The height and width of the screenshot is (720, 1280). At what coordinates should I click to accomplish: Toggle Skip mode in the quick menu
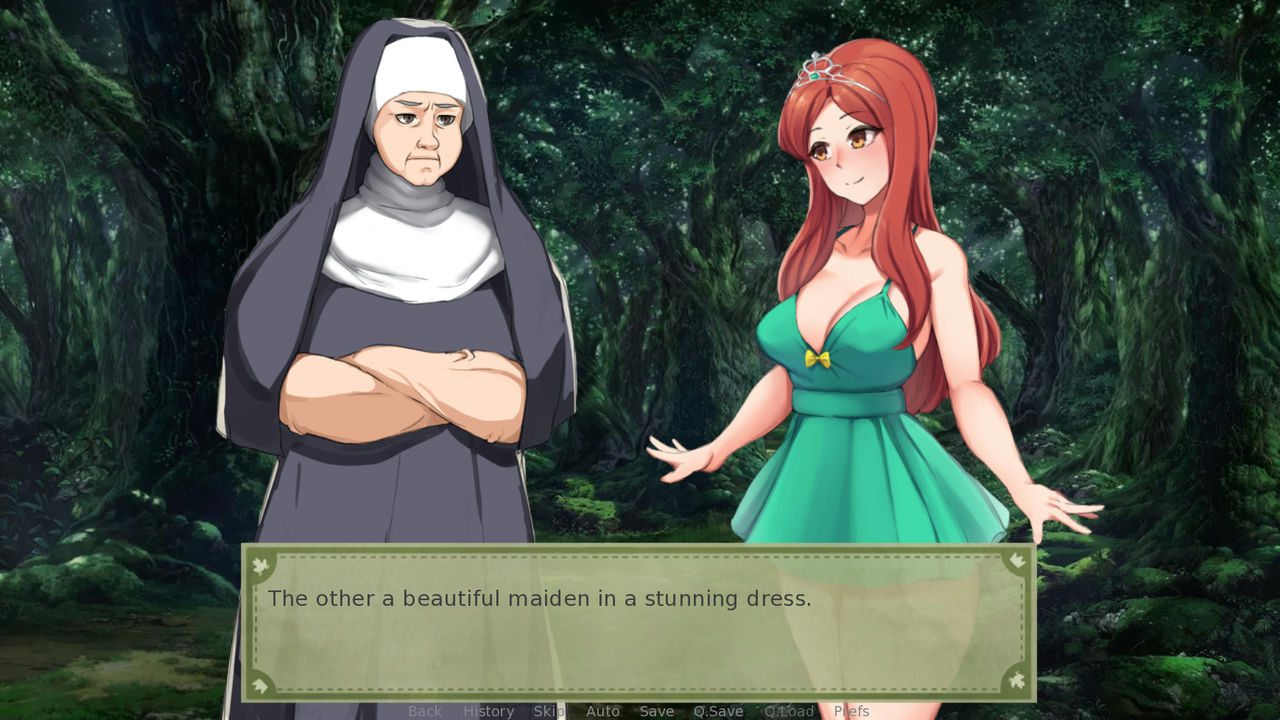click(547, 711)
